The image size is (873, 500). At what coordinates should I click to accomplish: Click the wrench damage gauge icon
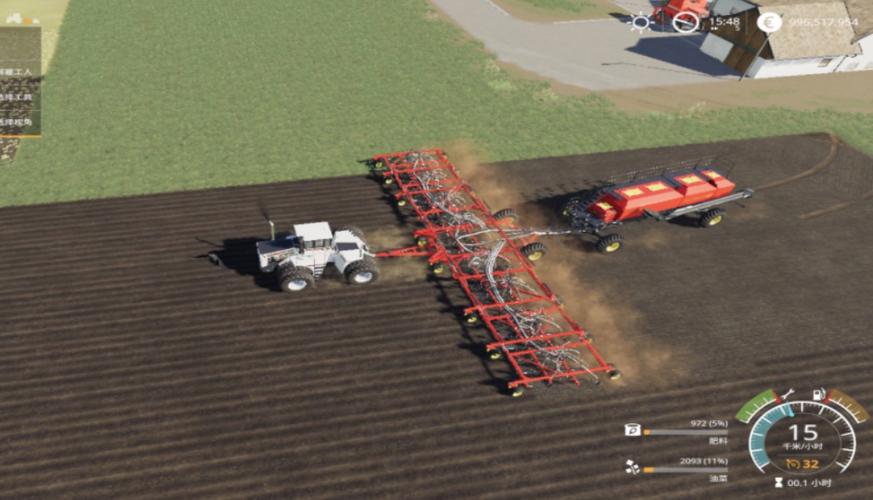tap(787, 394)
